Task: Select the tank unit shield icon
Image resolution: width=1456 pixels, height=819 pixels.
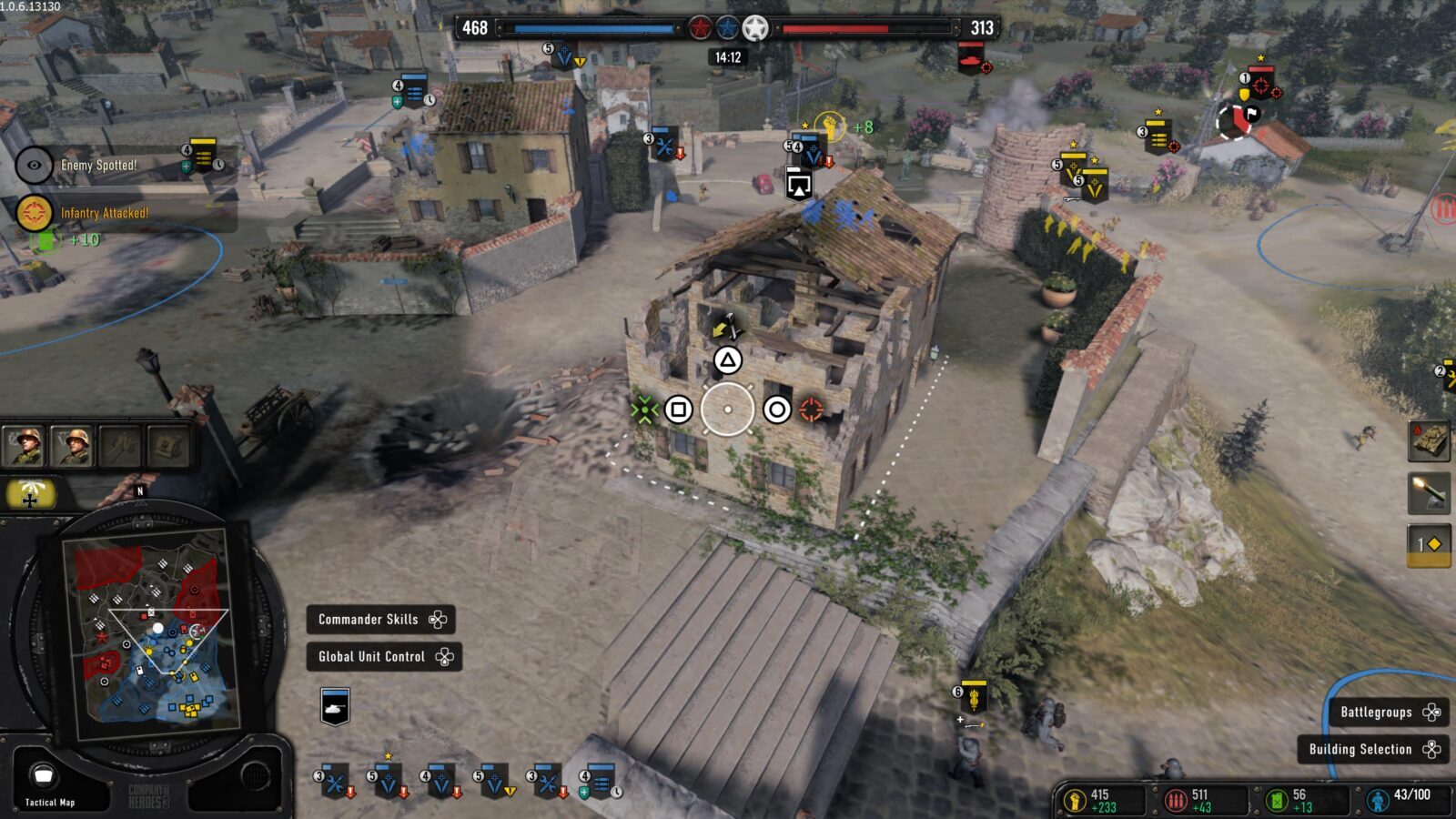Action: tap(335, 704)
